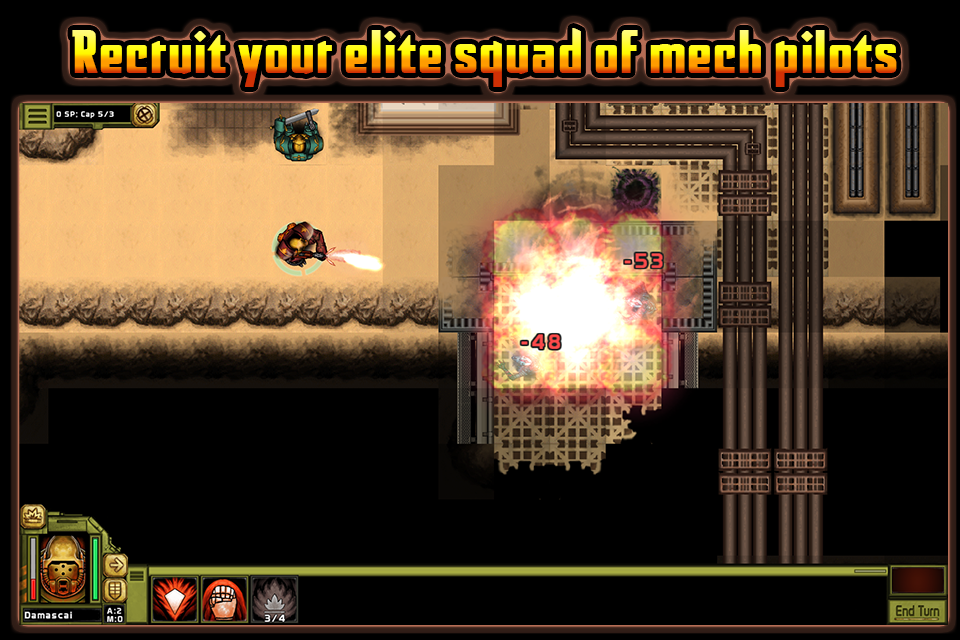
Task: Open the hamburger menu
Action: coord(37,116)
